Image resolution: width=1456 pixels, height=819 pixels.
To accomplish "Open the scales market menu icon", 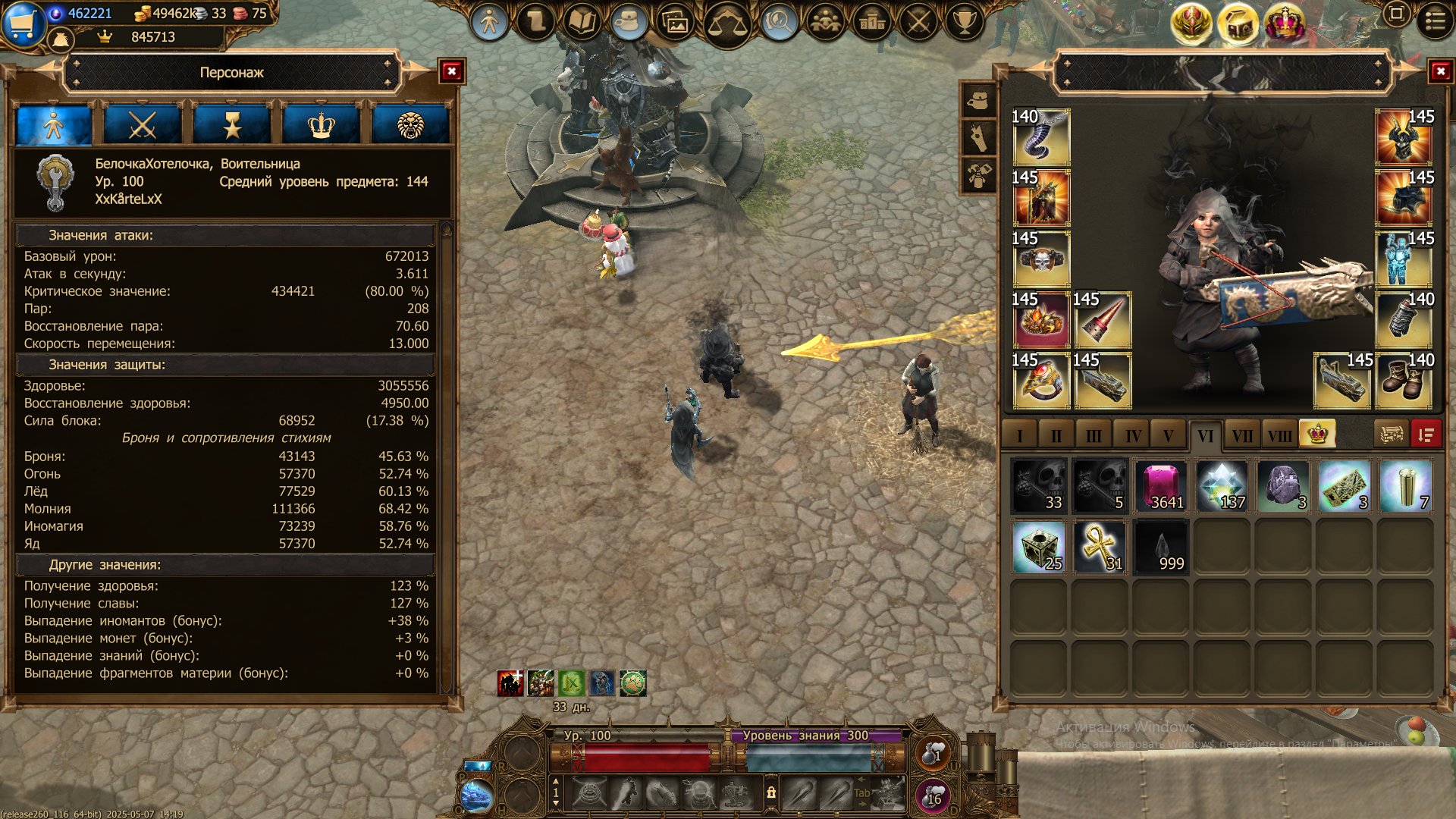I will 726,24.
